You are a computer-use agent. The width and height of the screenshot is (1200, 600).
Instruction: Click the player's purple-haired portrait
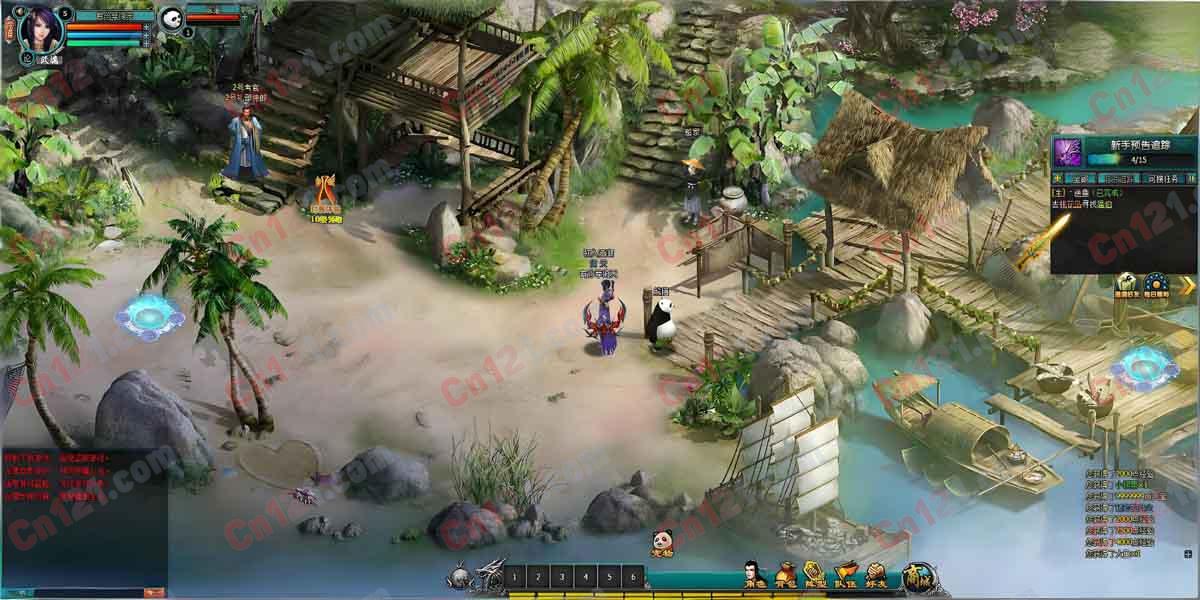click(41, 27)
